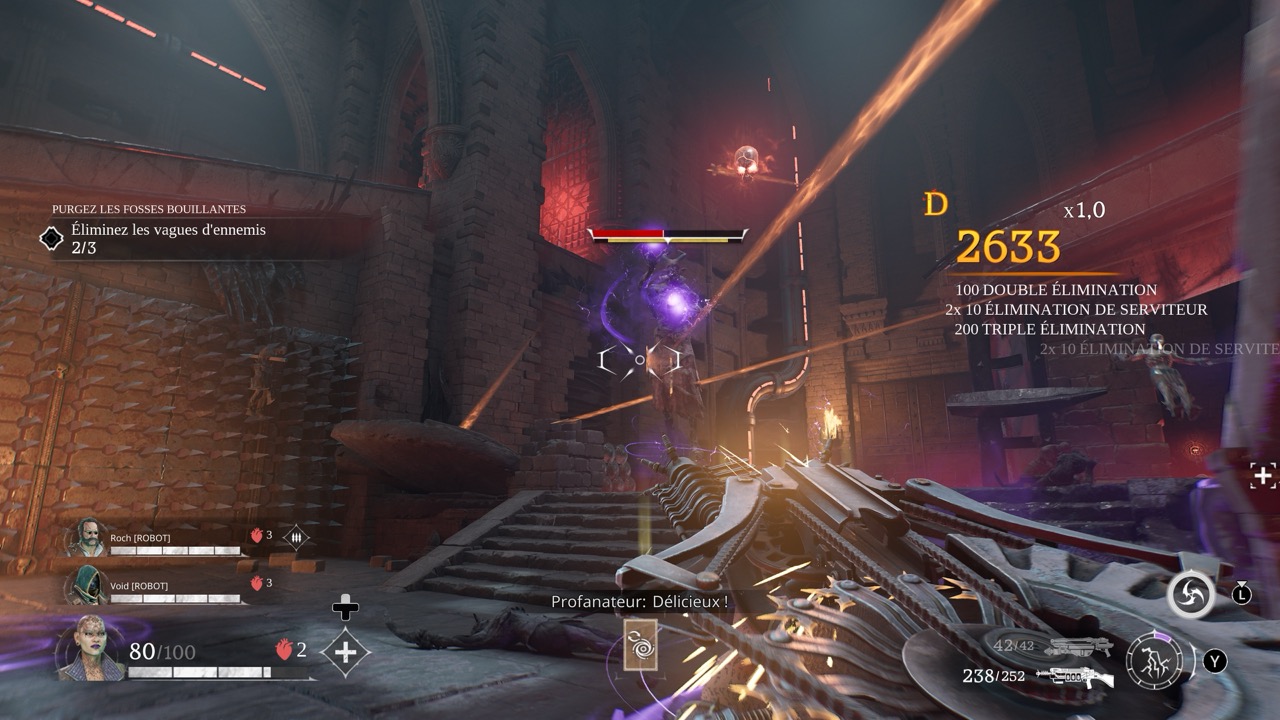Click Roch's triple-bullet ammo diamond icon
This screenshot has width=1280, height=720.
click(296, 537)
